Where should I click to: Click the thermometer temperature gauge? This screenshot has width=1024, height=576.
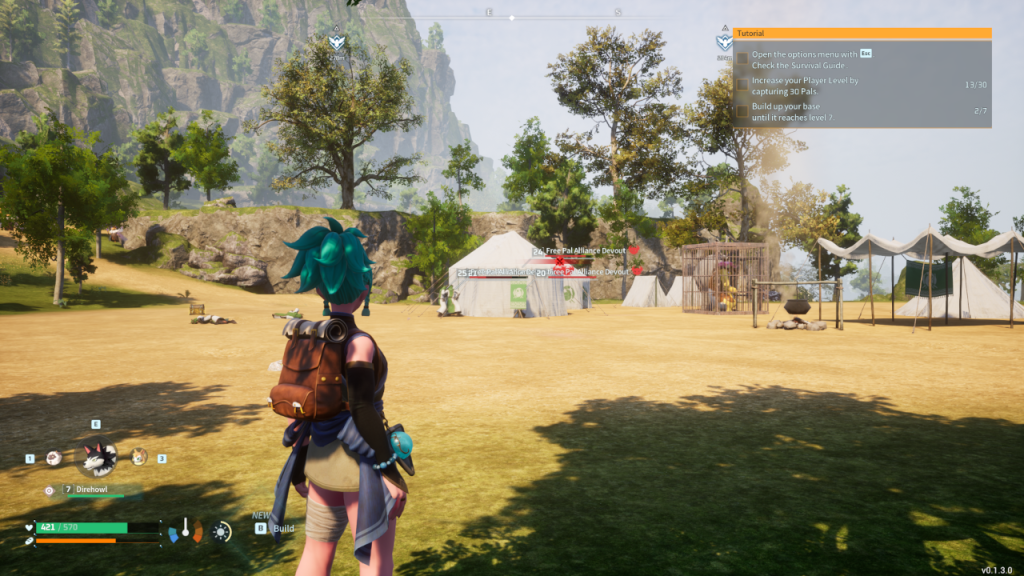(185, 530)
